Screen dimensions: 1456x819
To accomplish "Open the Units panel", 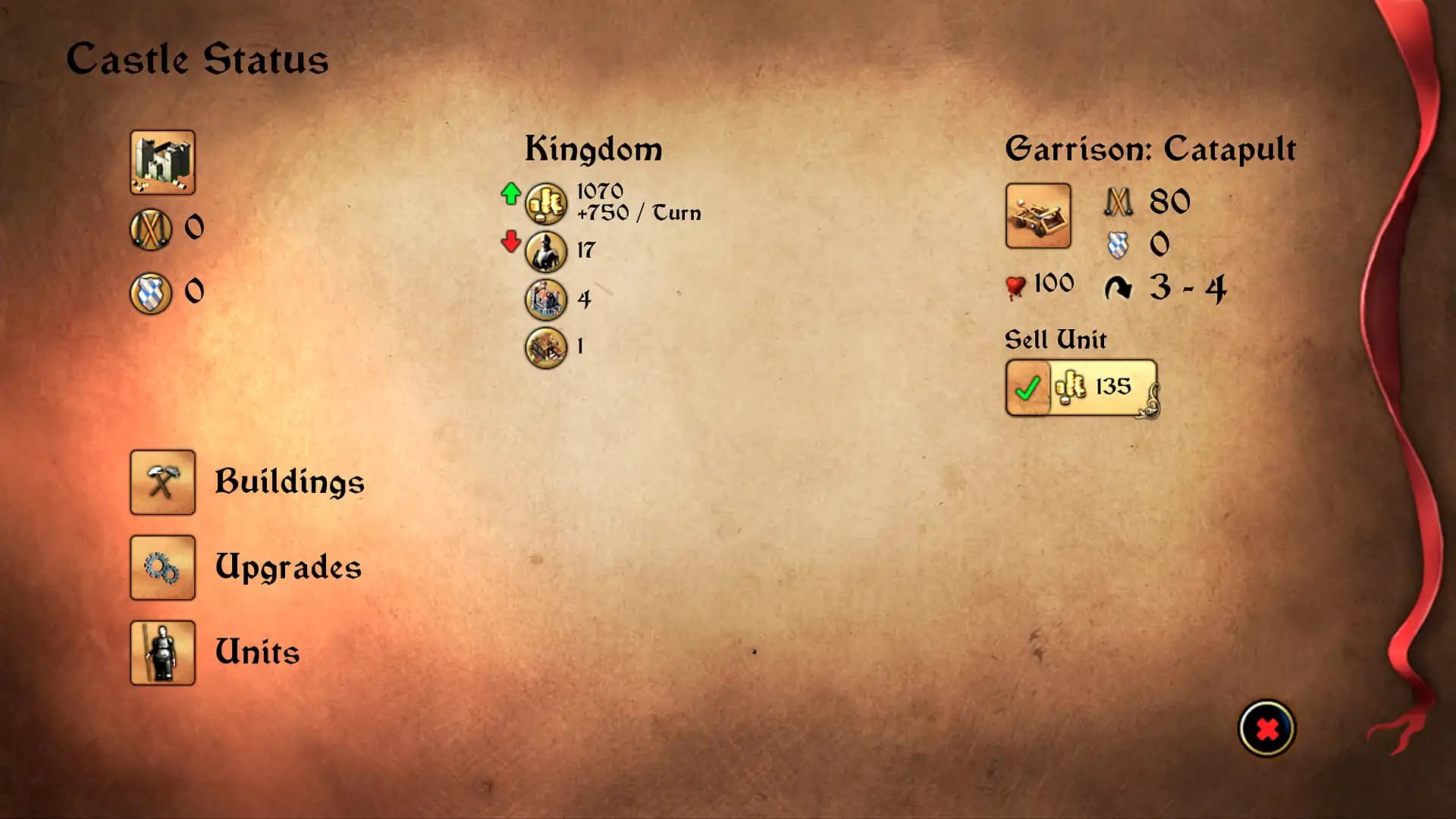I will [x=256, y=651].
